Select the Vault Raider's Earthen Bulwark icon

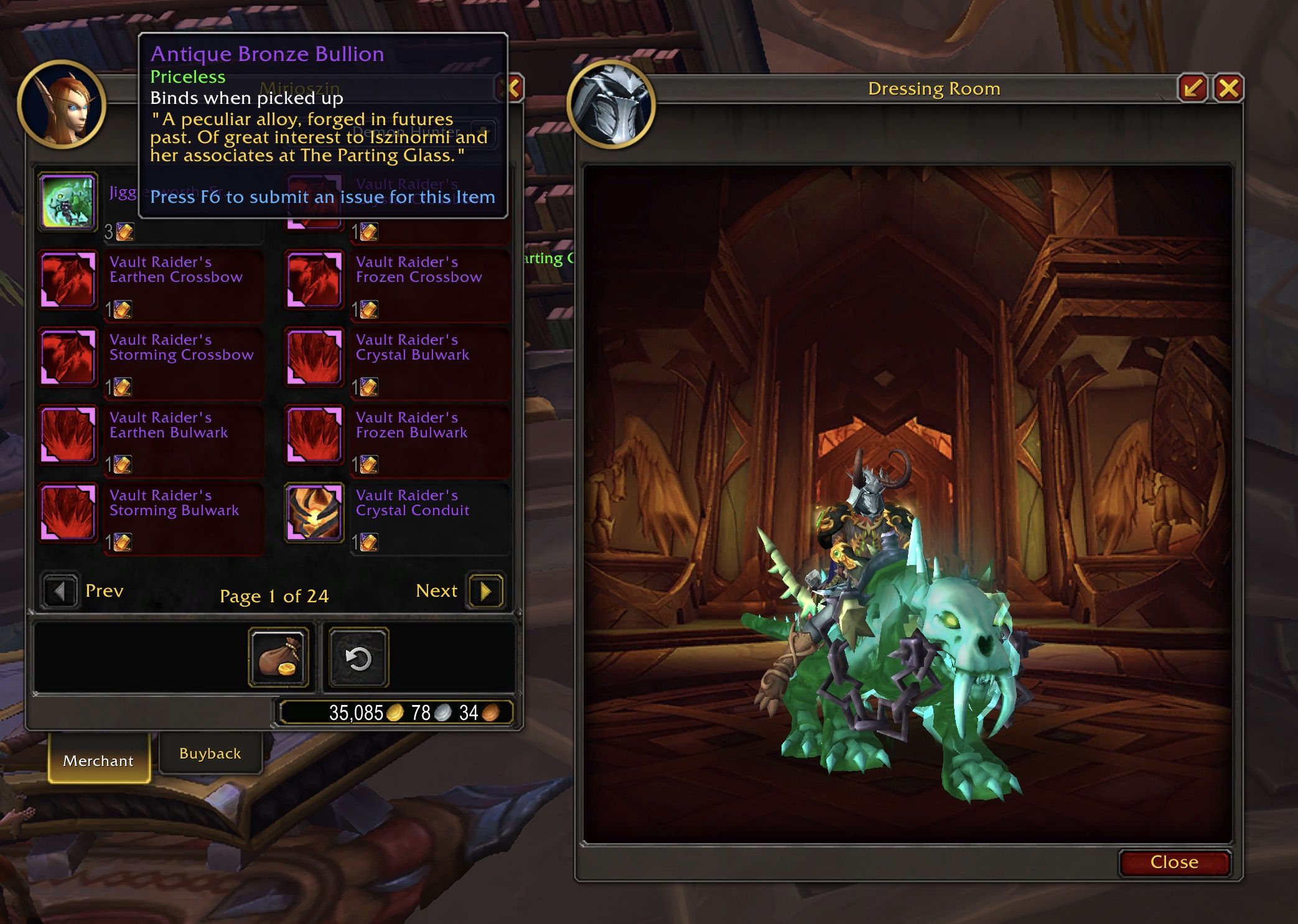68,435
